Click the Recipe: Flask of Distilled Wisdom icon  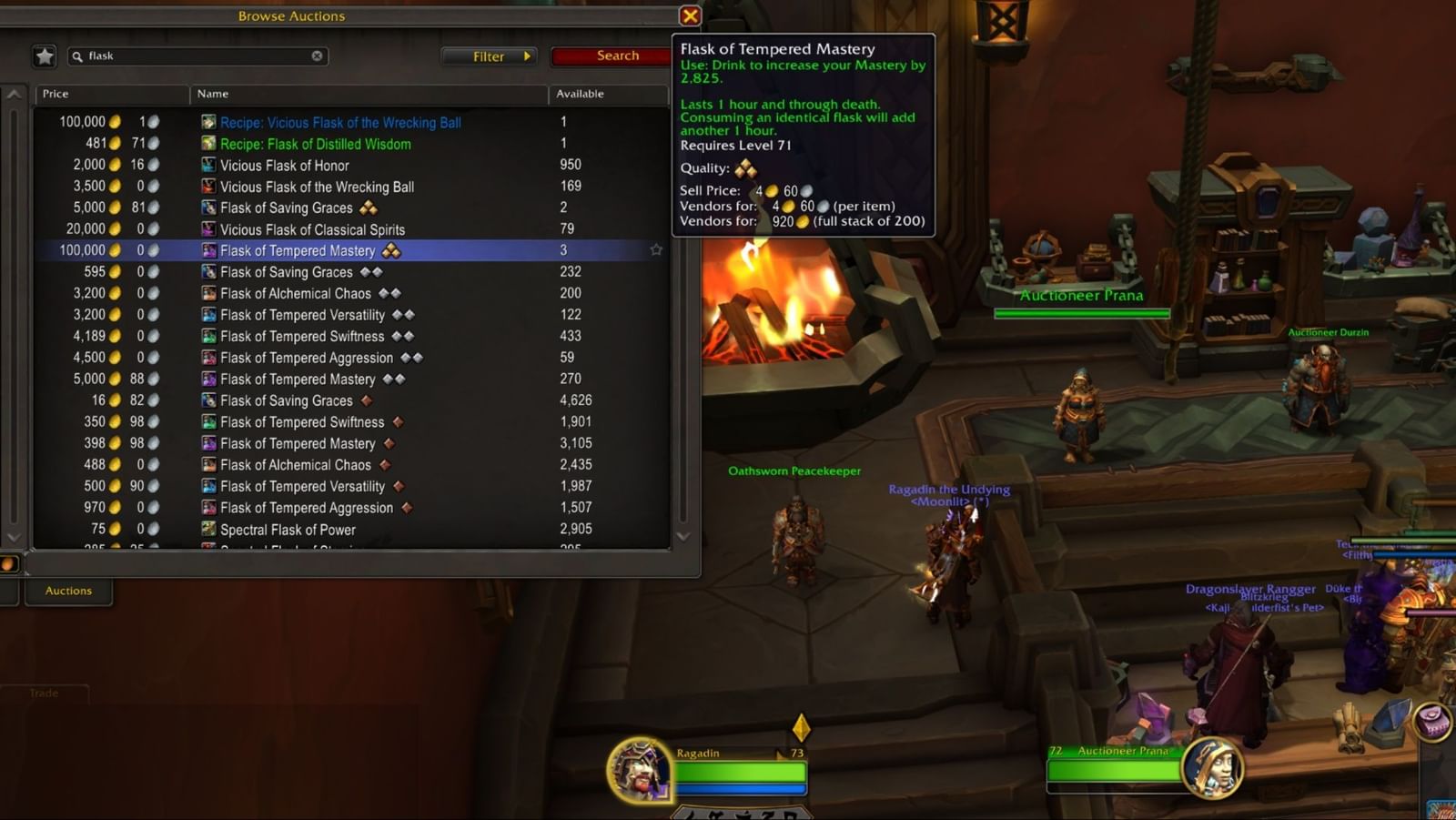(x=207, y=144)
